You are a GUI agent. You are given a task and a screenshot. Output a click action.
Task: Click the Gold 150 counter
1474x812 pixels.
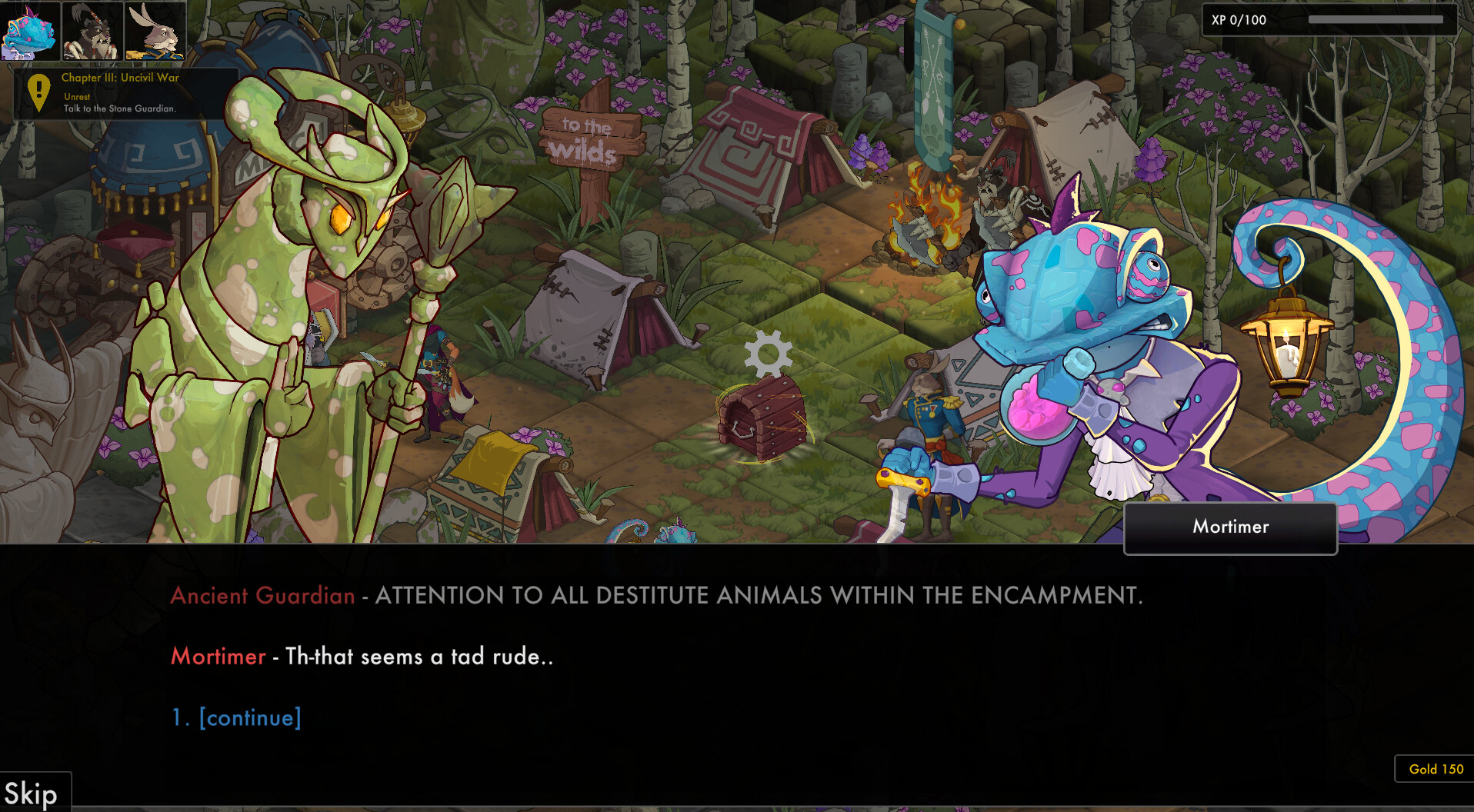(x=1435, y=769)
